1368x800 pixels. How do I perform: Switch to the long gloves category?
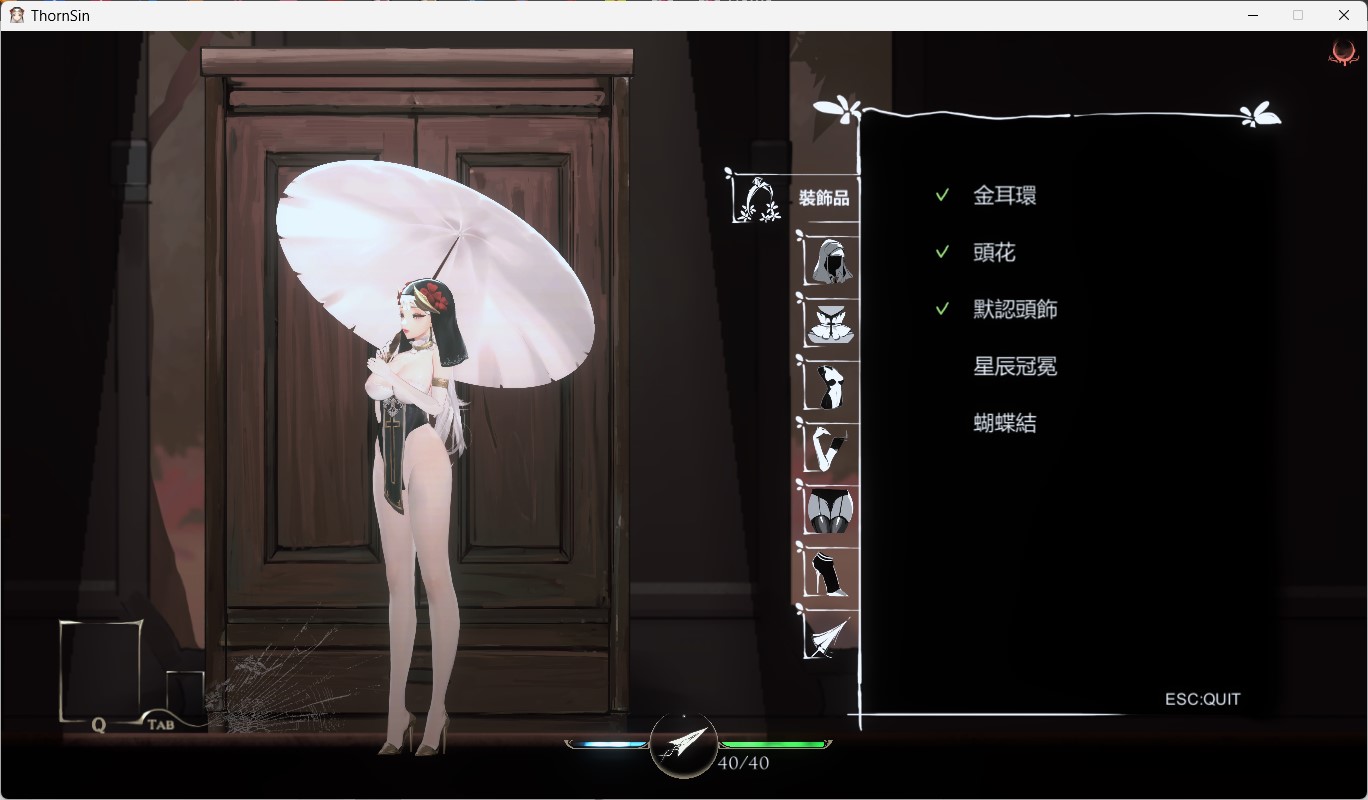click(830, 447)
